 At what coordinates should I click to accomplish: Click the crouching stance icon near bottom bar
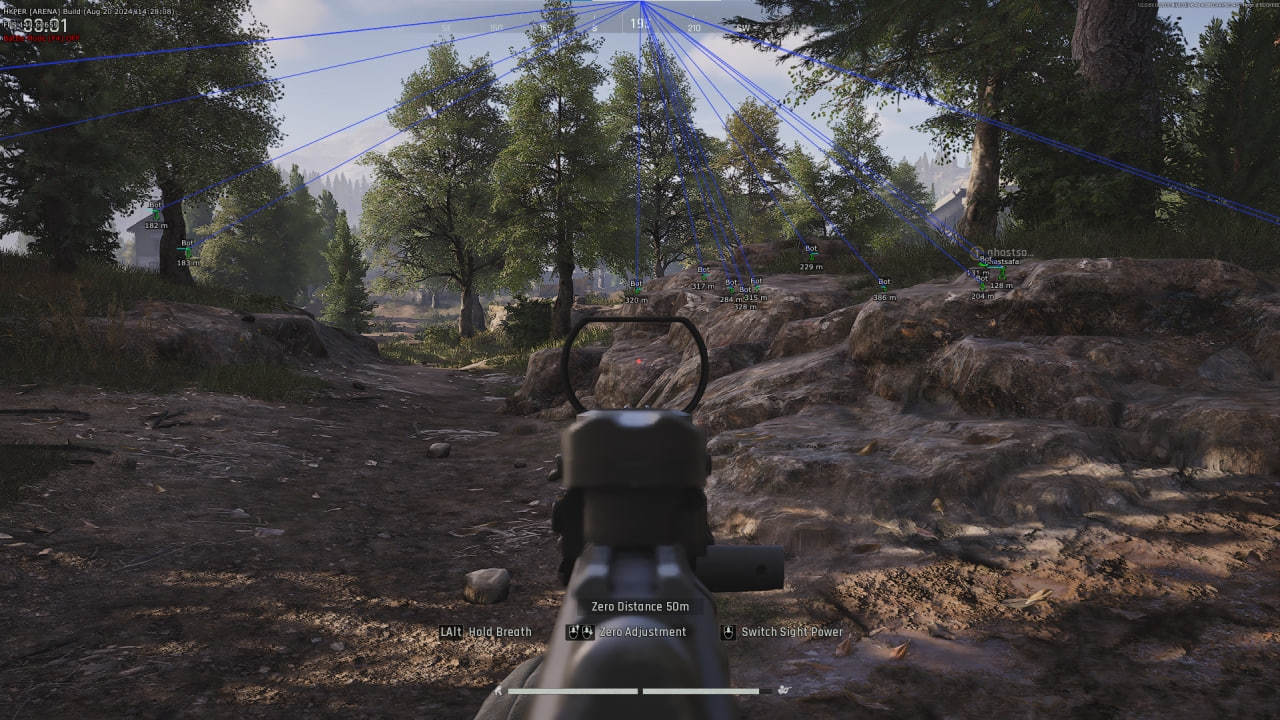[x=499, y=690]
